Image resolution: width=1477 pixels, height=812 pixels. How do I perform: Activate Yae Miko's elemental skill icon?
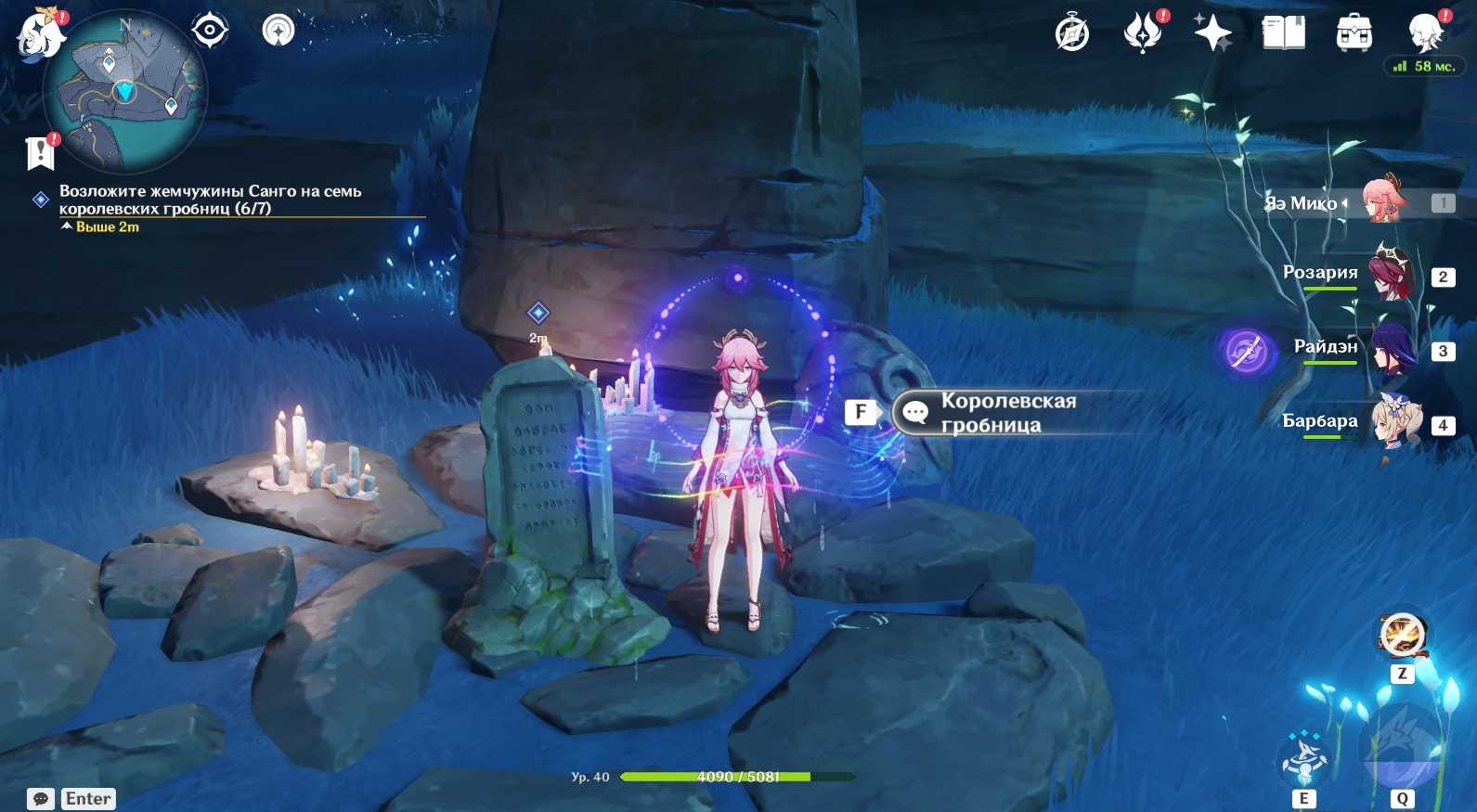coord(1303,759)
